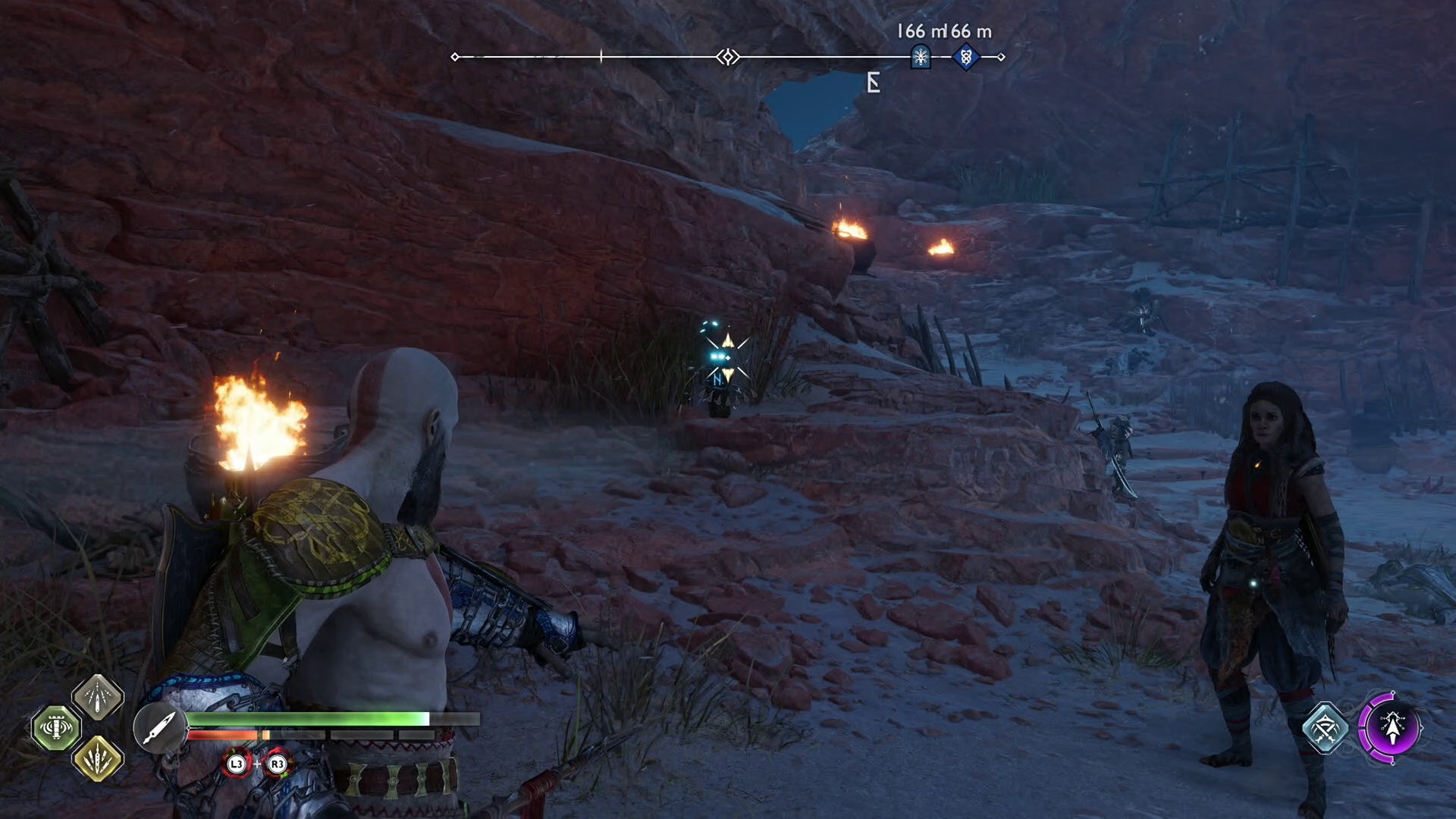
Task: Select the tree quest marker on compass
Action: click(x=921, y=57)
